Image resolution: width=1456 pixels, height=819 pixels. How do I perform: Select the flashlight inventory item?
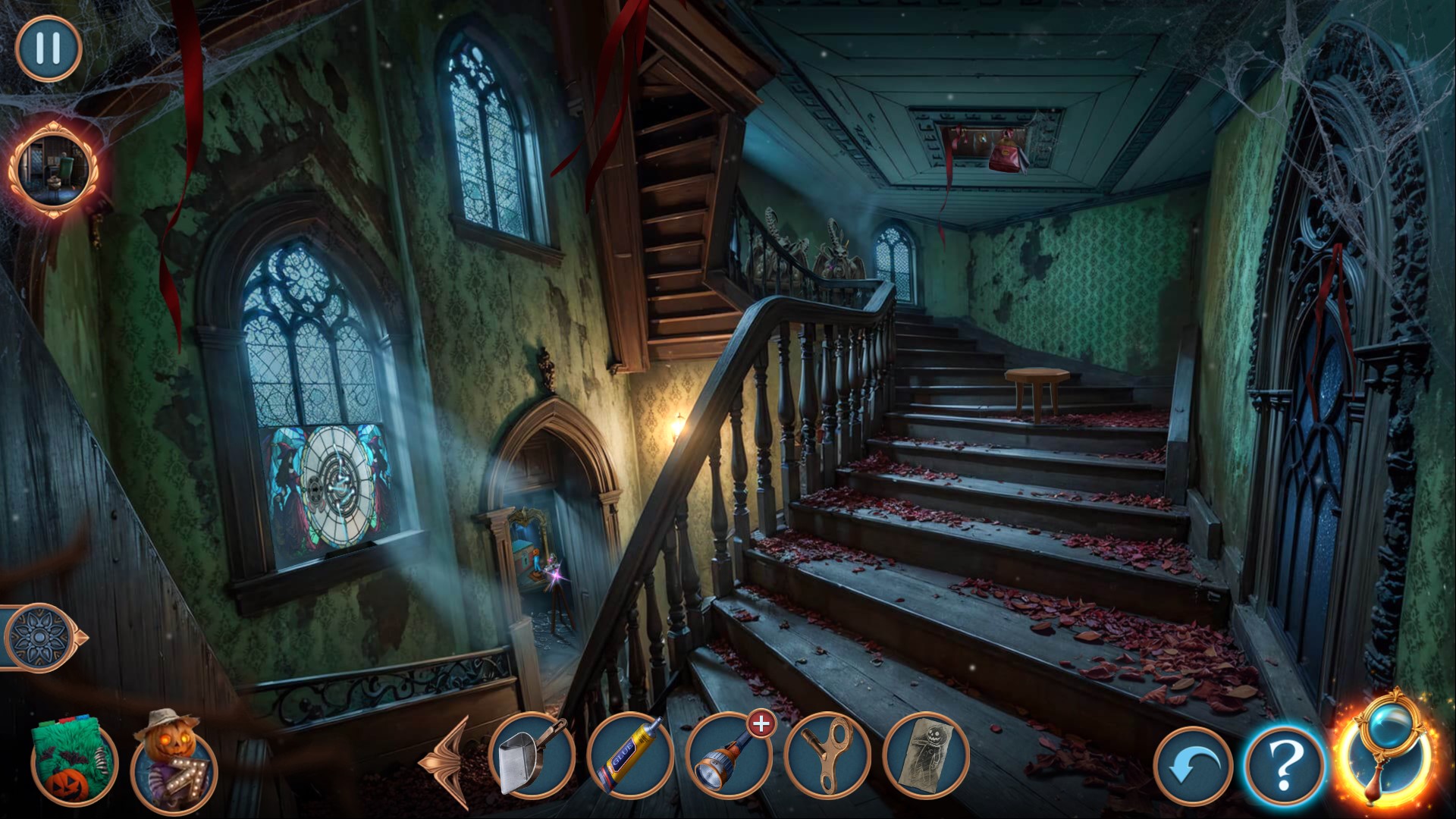(x=728, y=755)
